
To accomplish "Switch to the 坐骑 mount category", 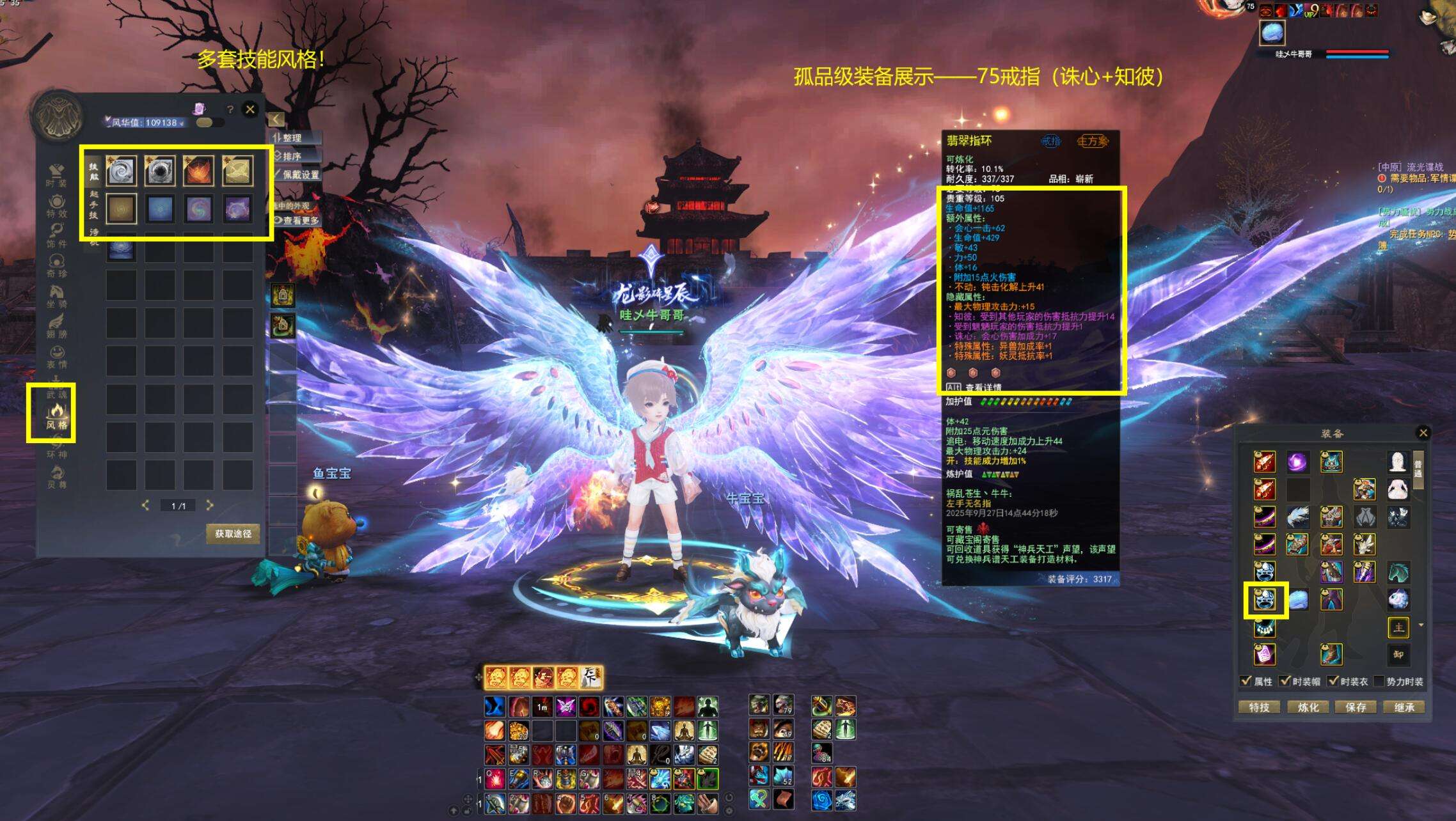I will (57, 297).
